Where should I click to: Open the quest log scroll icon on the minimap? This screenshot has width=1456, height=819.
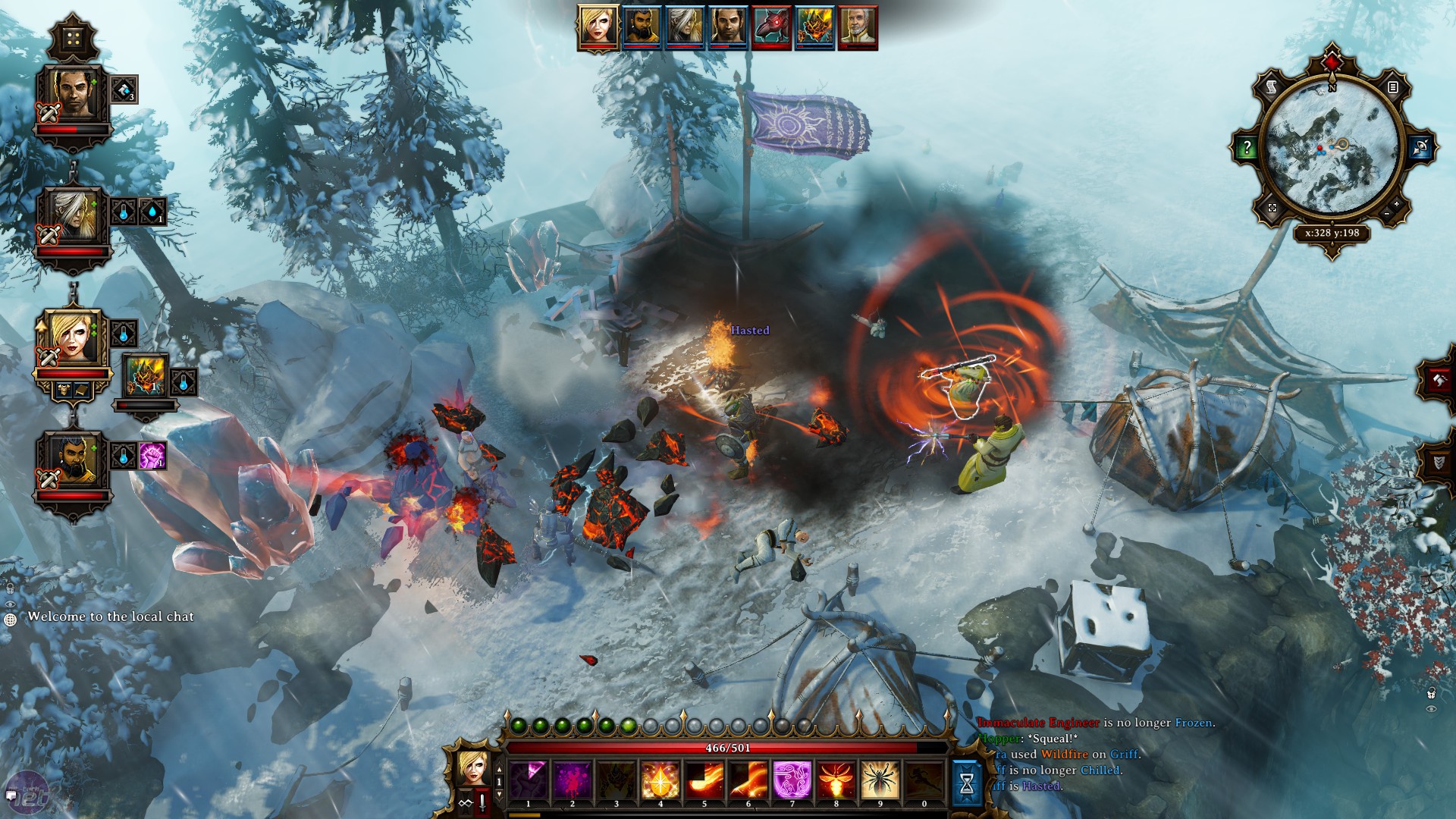pos(1271,88)
